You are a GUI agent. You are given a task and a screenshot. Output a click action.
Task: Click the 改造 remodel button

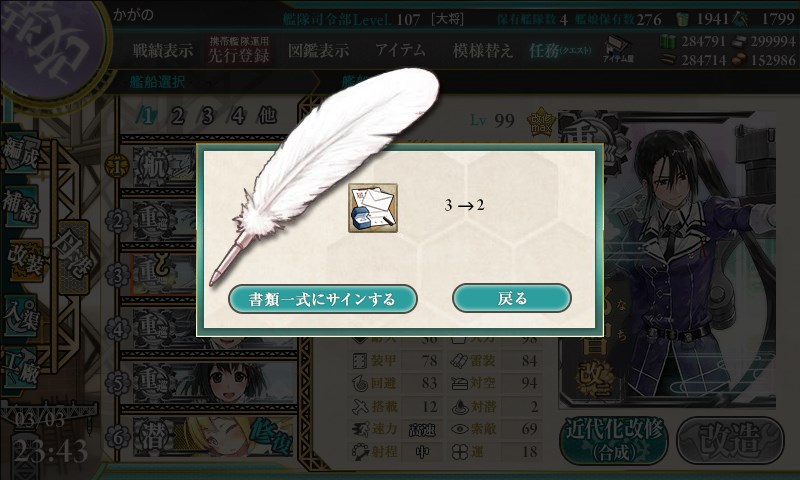click(x=727, y=437)
